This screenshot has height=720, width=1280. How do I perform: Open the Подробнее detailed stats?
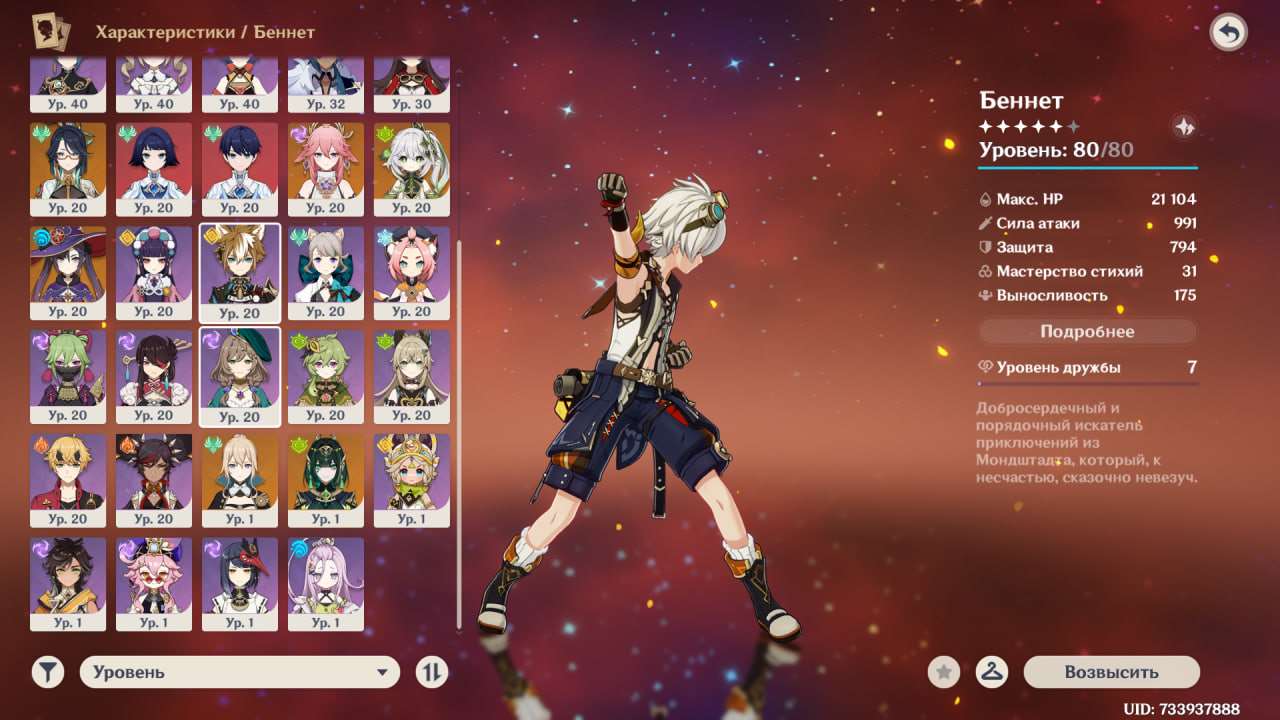pos(1087,331)
